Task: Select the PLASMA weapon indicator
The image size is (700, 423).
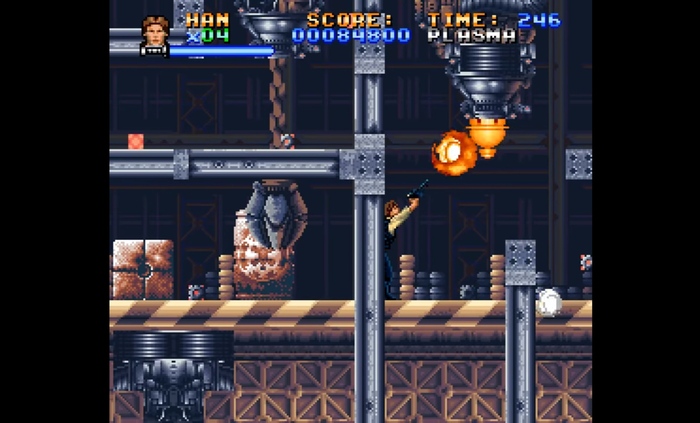Action: pyautogui.click(x=471, y=36)
